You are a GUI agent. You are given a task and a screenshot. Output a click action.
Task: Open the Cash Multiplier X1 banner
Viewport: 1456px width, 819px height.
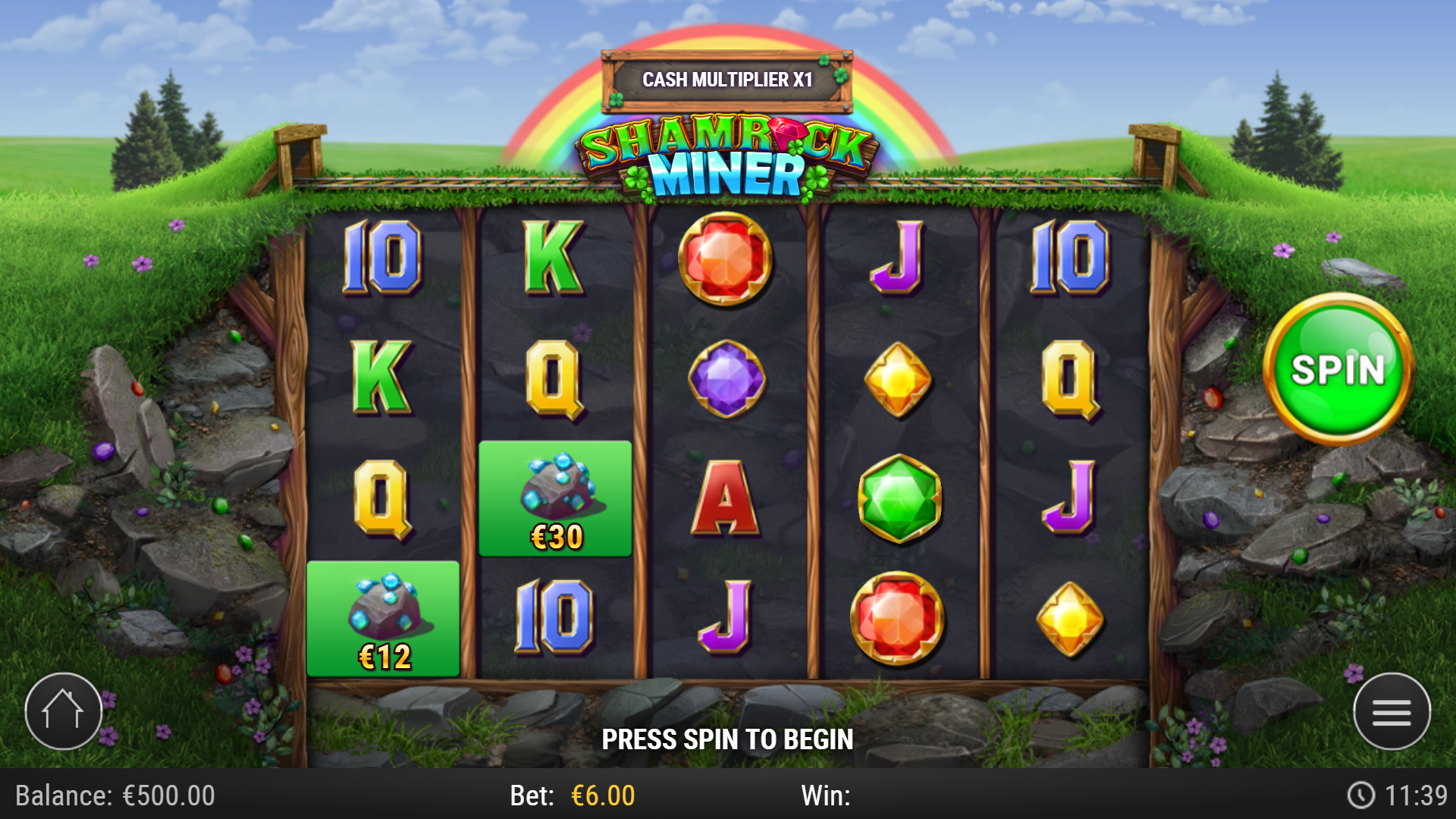(730, 78)
